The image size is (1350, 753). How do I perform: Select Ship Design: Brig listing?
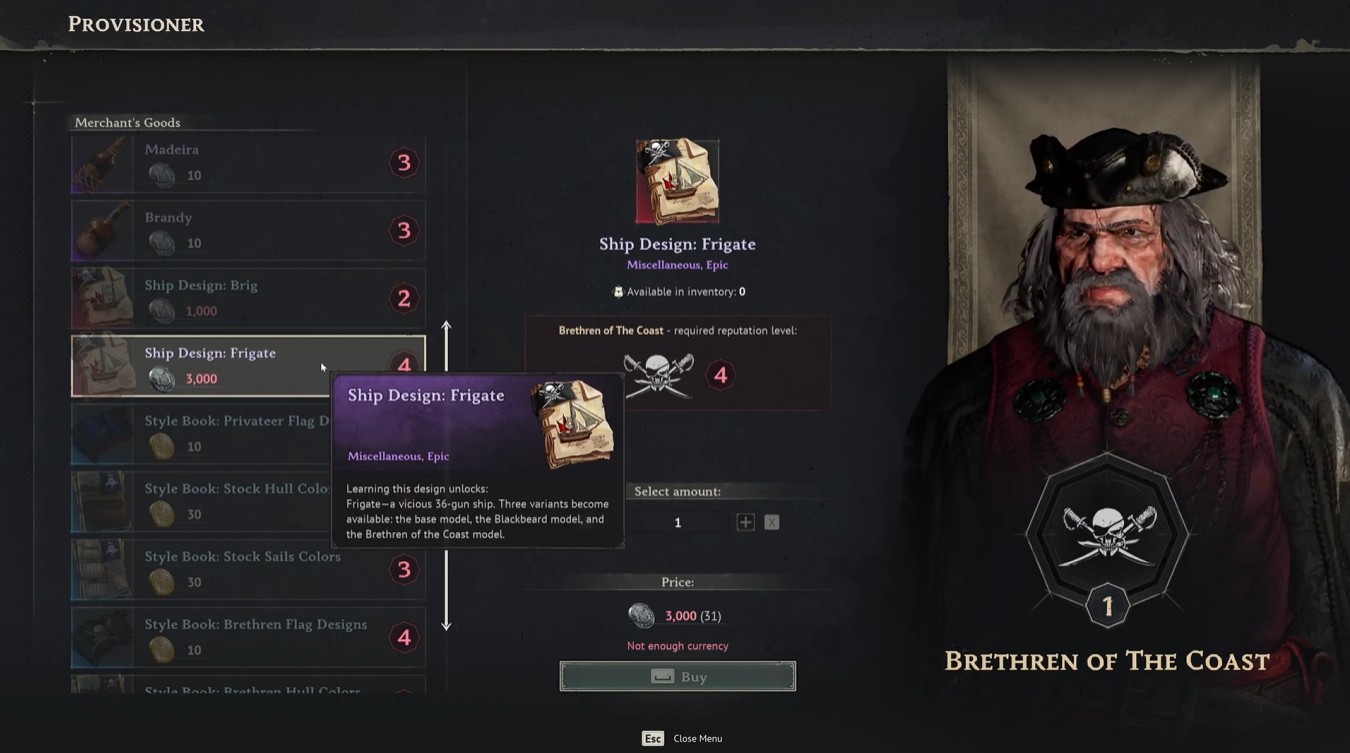click(247, 298)
